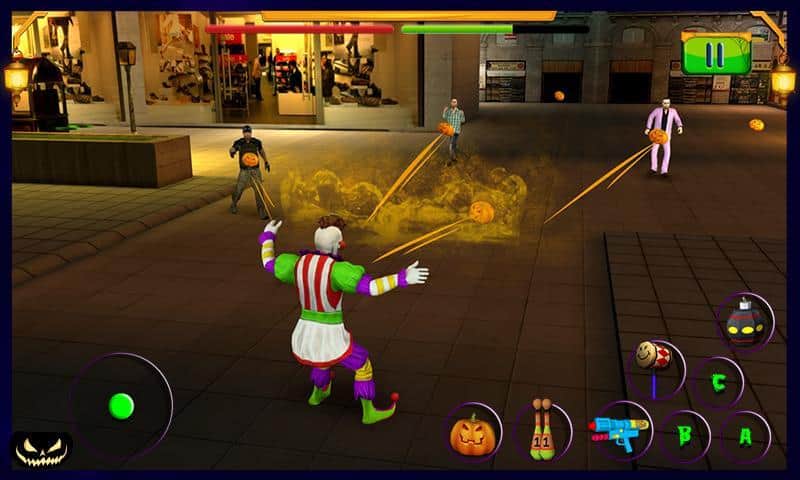Tap the green A attack button
Screen dimensions: 800x480
coord(745,435)
